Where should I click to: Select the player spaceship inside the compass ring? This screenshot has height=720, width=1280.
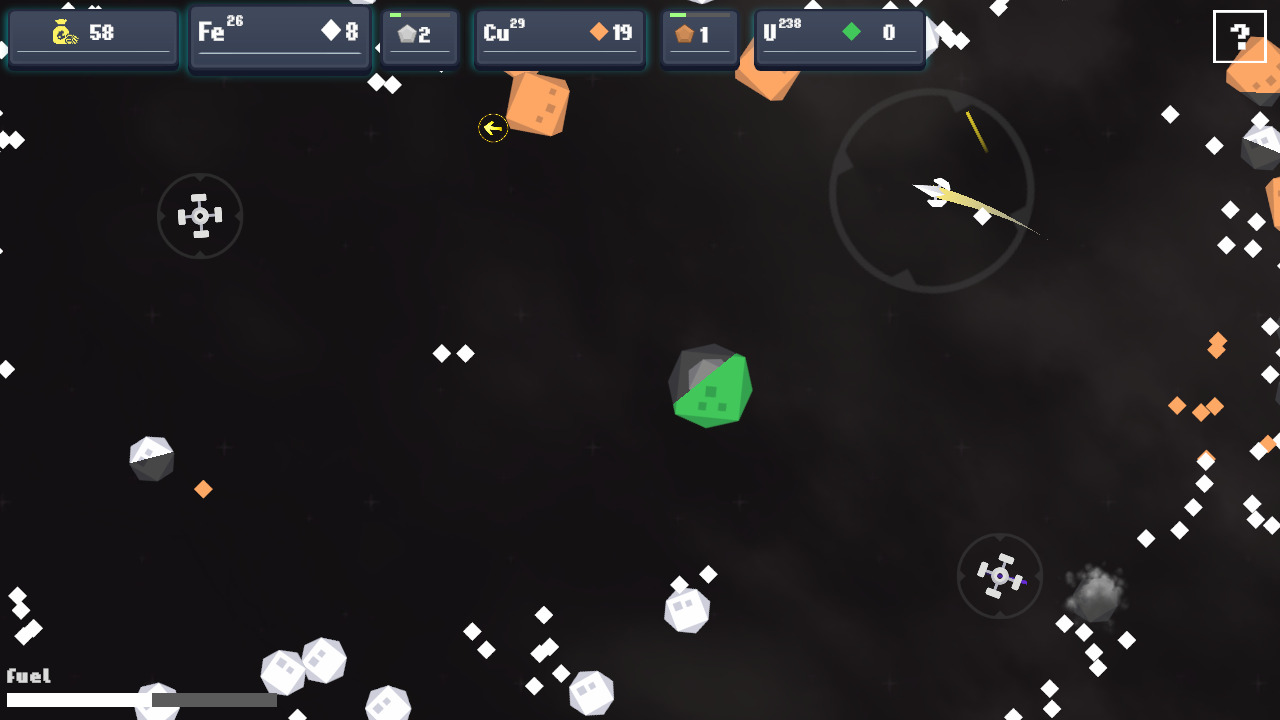tap(935, 192)
